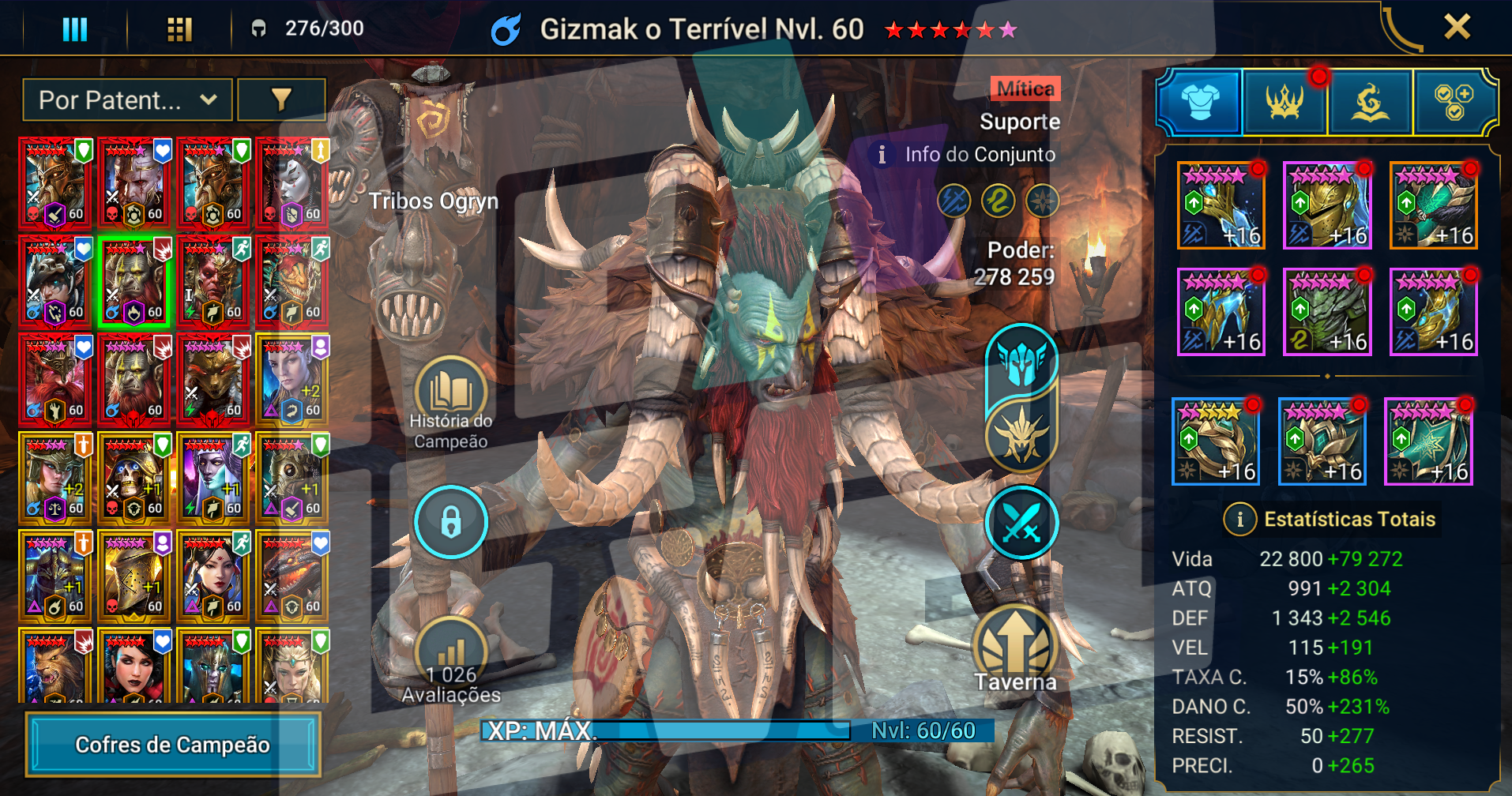Click the crossed swords button

pos(1021,522)
